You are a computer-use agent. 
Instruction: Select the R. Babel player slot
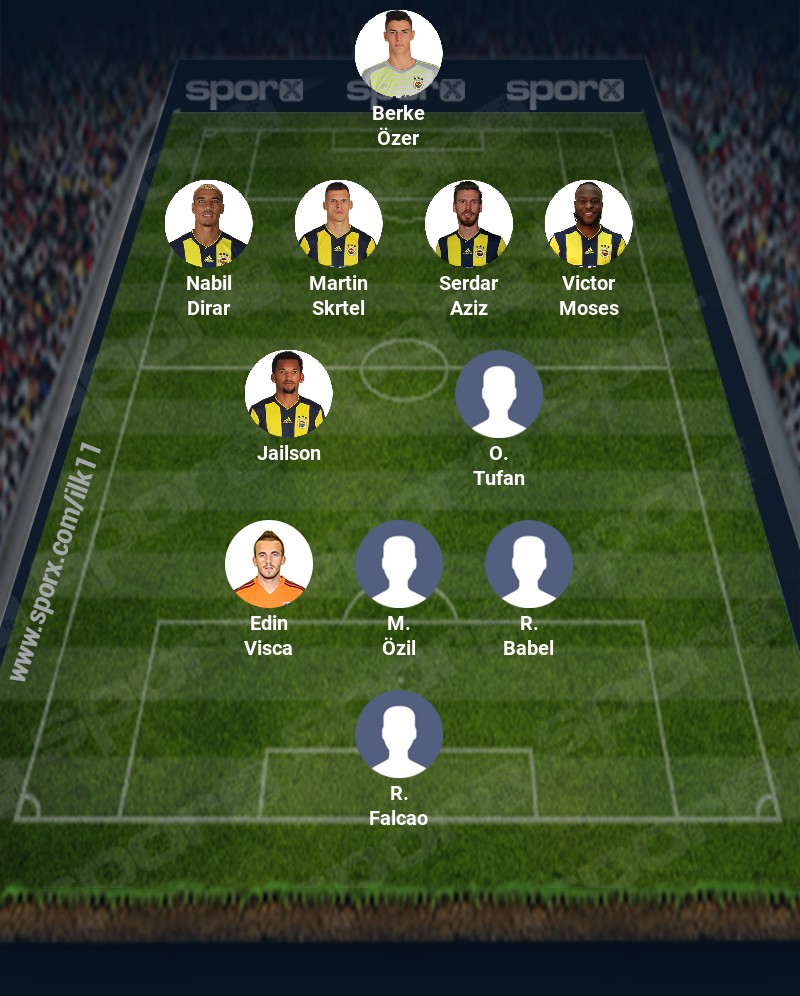[x=529, y=564]
